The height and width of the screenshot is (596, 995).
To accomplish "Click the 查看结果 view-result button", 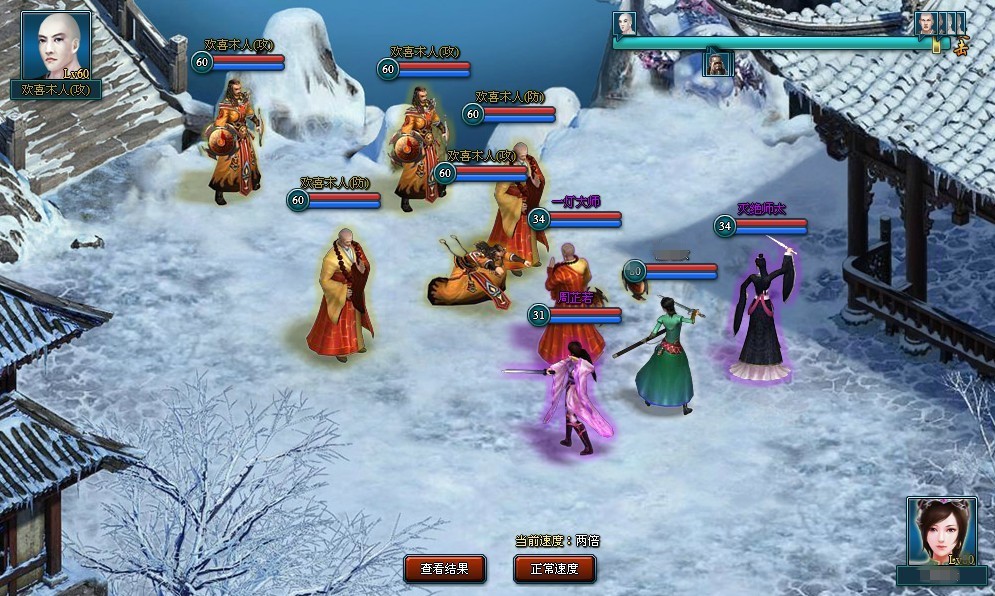I will pyautogui.click(x=445, y=569).
